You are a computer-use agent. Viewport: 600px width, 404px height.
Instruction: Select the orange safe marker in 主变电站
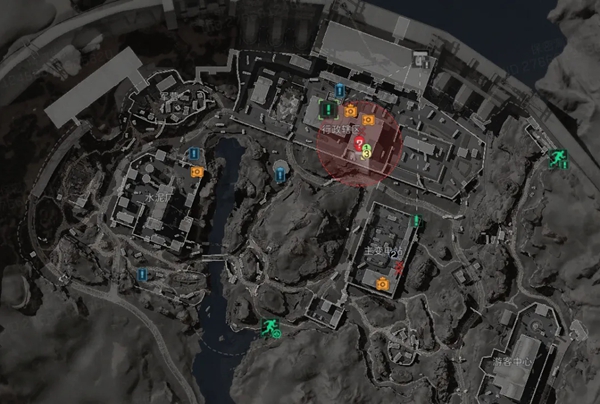(382, 285)
